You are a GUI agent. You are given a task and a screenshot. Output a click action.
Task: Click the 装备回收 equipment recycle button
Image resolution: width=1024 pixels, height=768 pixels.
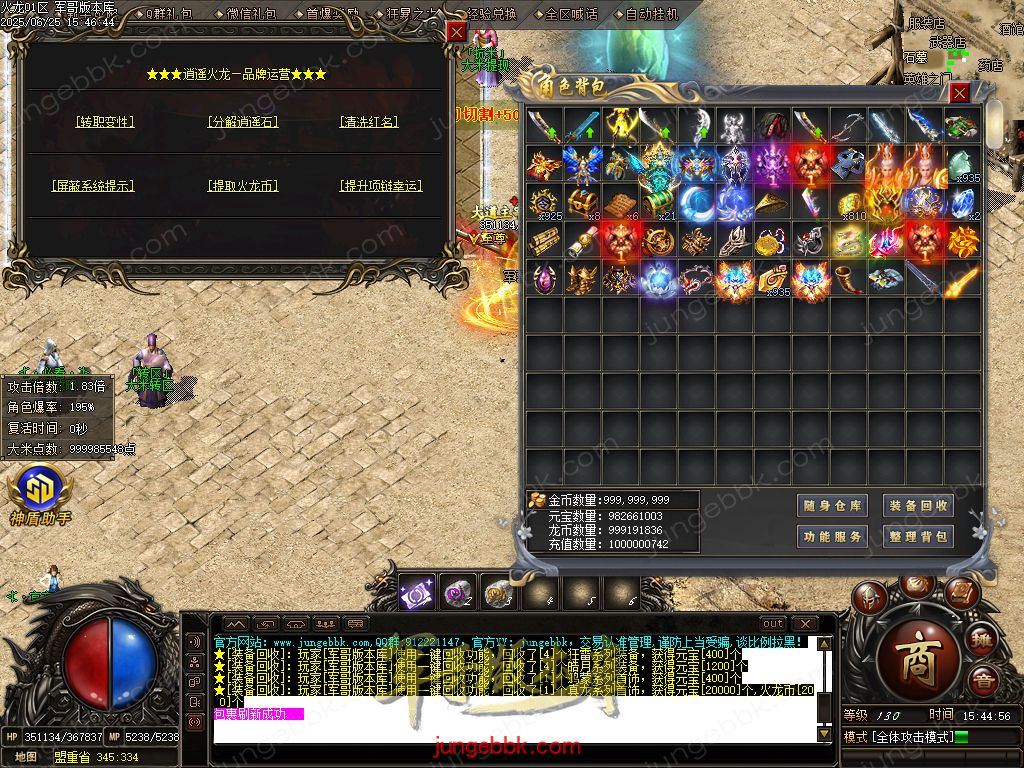tap(916, 506)
